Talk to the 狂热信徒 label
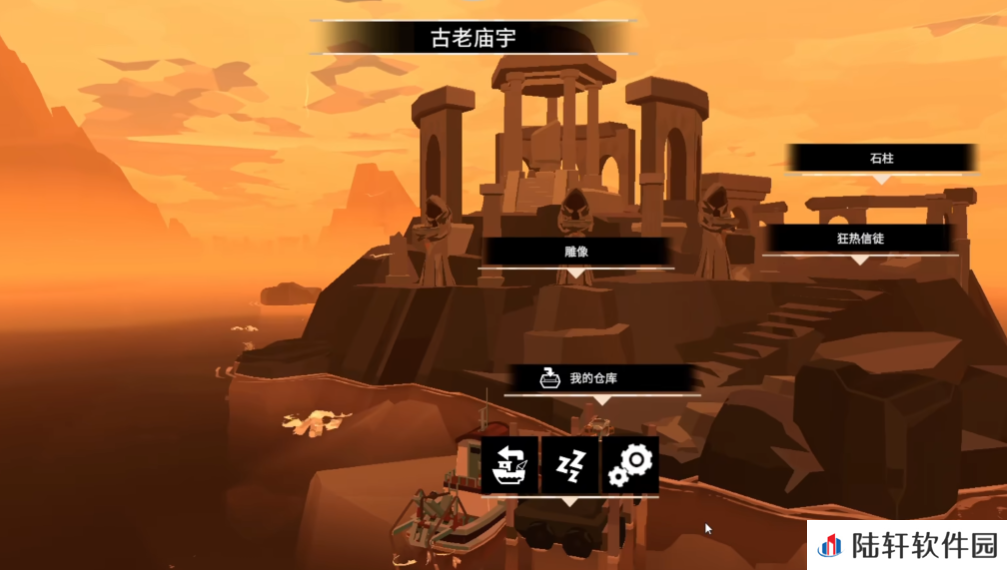This screenshot has width=1007, height=570. pos(860,239)
